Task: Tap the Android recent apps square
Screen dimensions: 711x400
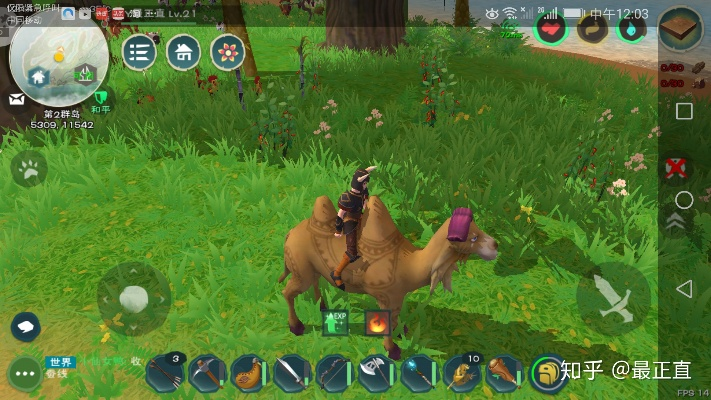Action: point(684,111)
